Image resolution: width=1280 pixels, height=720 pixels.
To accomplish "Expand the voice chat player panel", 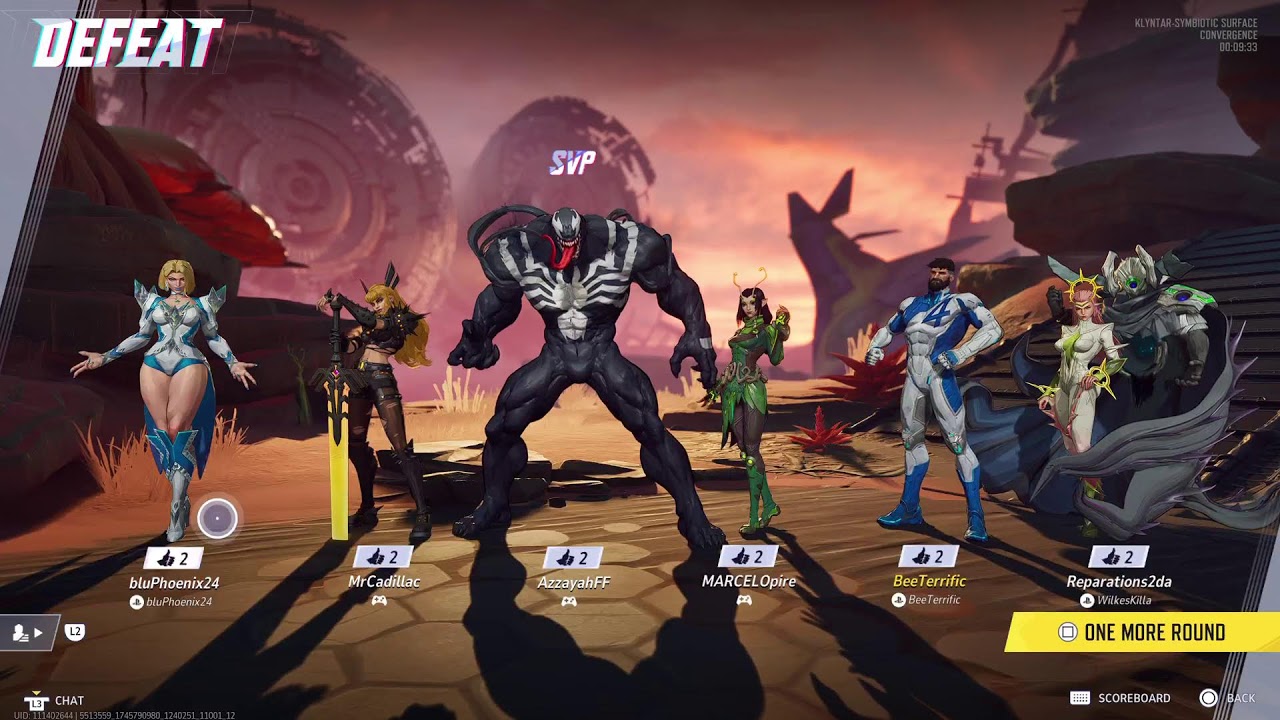I will tap(28, 632).
